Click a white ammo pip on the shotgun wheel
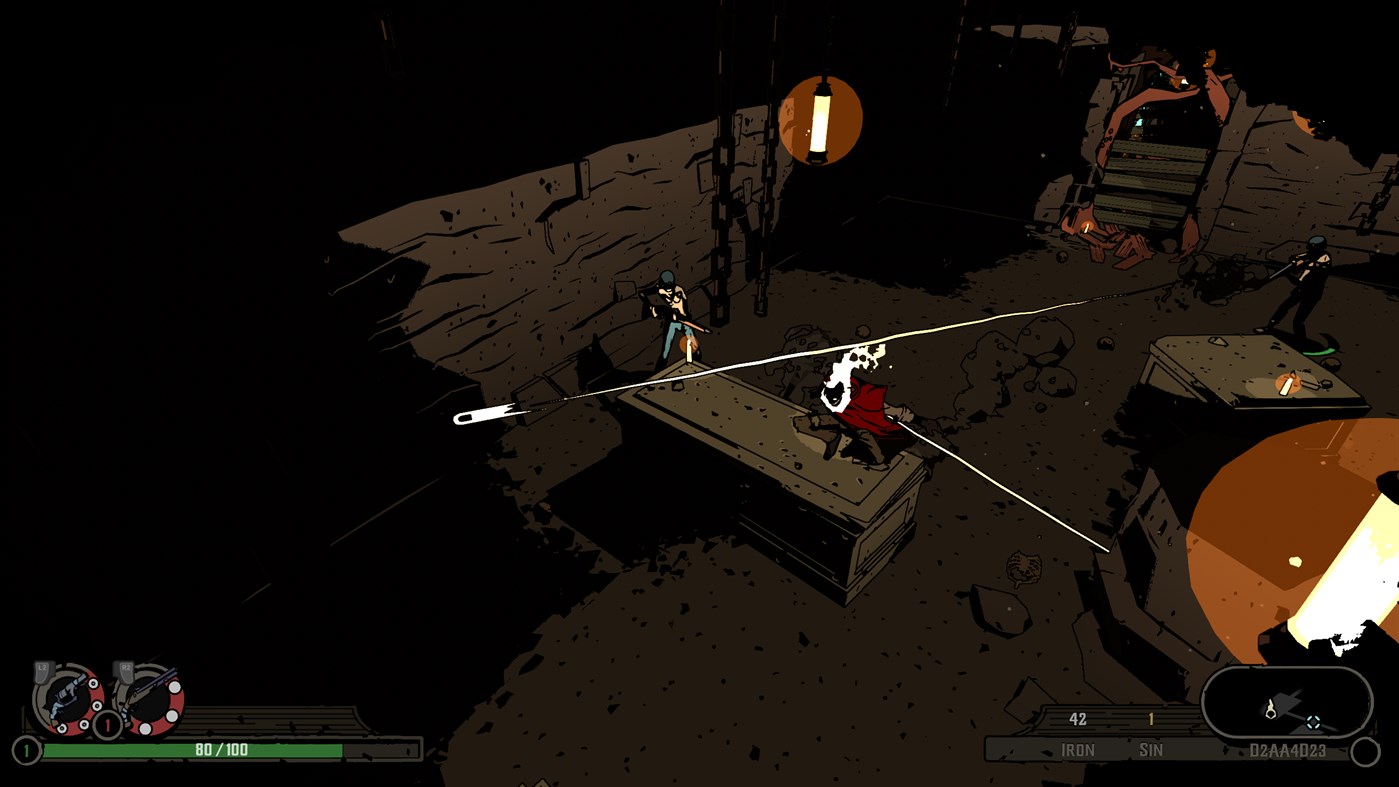 pos(174,687)
